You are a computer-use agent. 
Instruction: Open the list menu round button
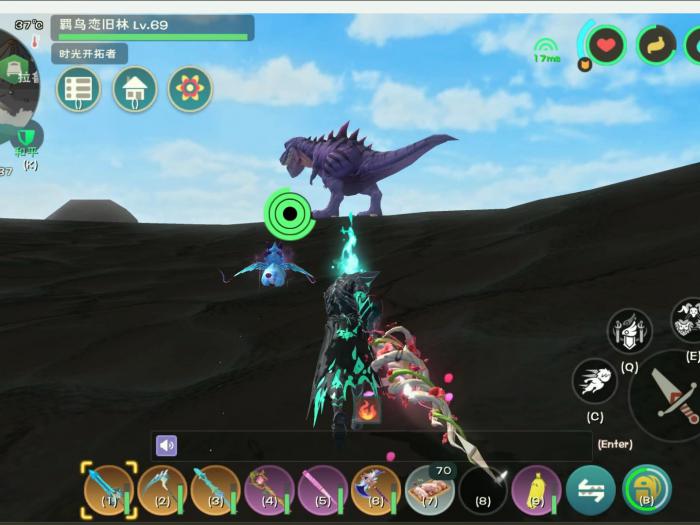[78, 89]
